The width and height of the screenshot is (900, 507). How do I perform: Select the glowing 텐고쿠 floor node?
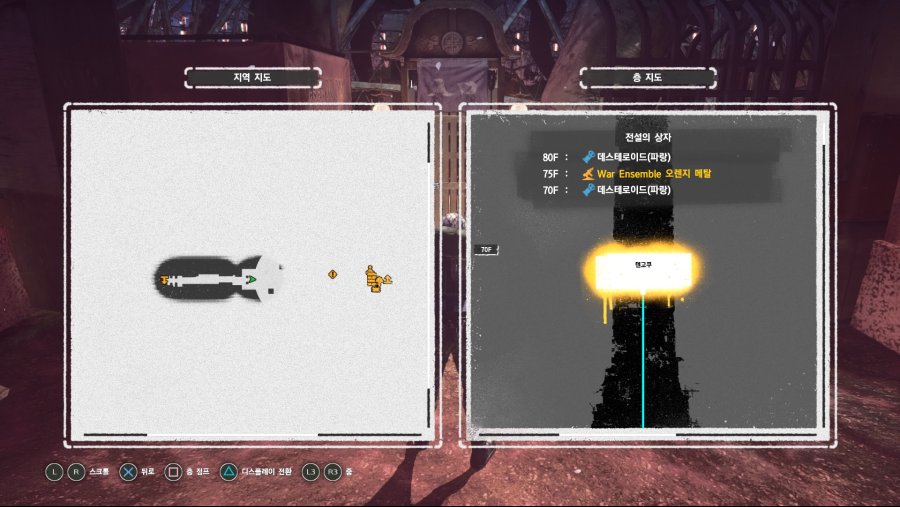642,270
